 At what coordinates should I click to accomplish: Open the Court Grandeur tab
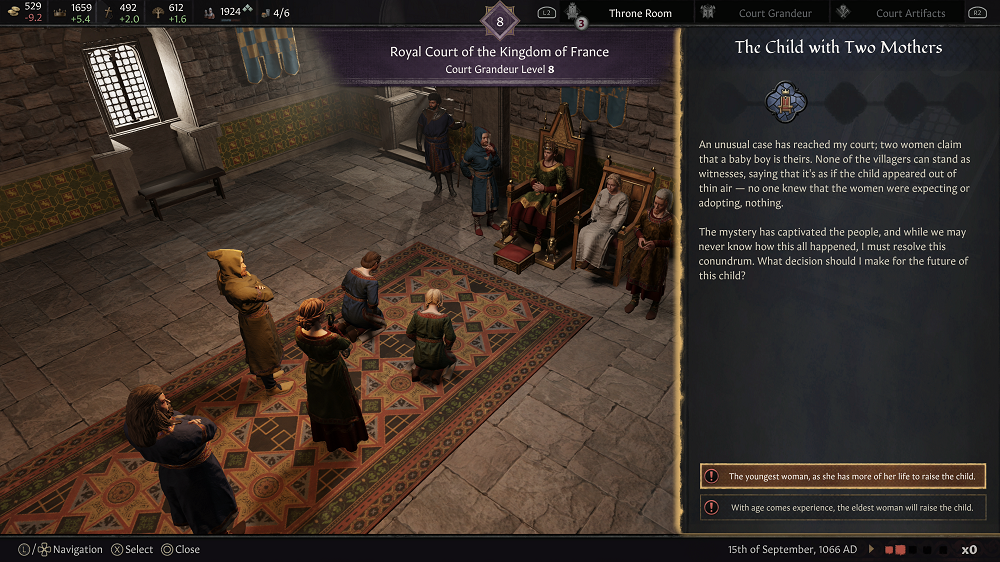(775, 13)
